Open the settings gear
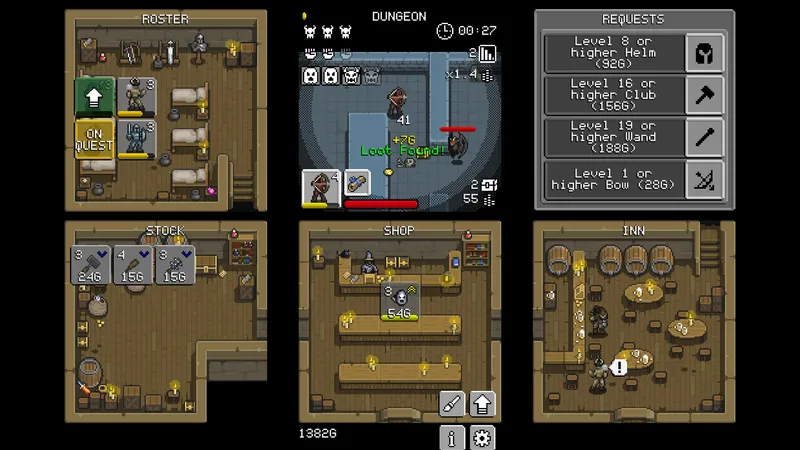Screen dimensions: 800x450 pyautogui.click(x=483, y=437)
